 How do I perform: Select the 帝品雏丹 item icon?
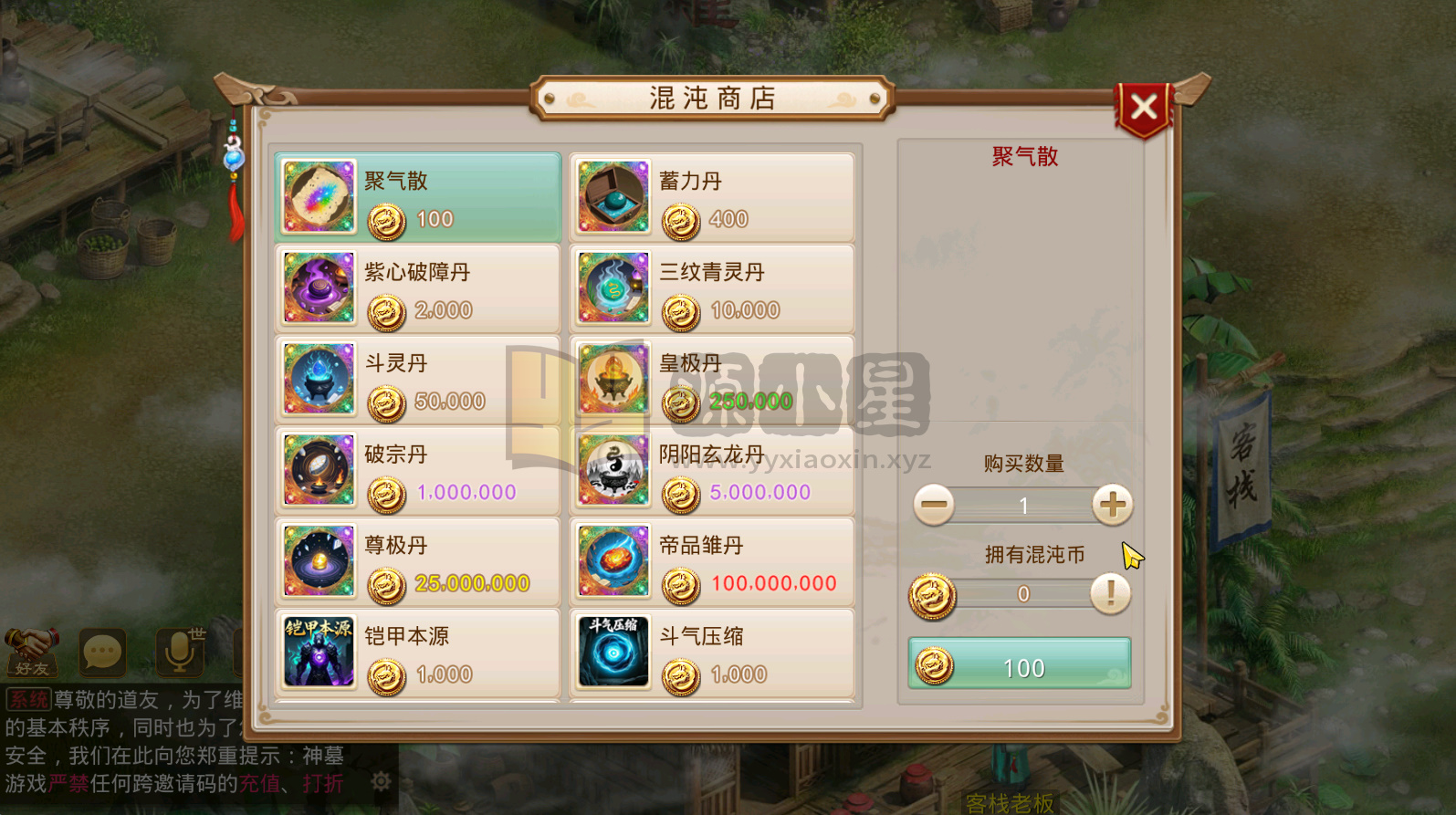coord(613,561)
